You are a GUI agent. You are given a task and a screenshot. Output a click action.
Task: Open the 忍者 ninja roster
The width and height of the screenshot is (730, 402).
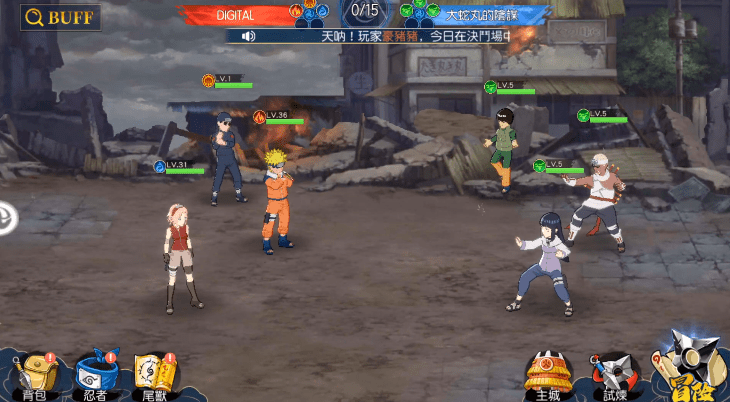click(x=96, y=374)
